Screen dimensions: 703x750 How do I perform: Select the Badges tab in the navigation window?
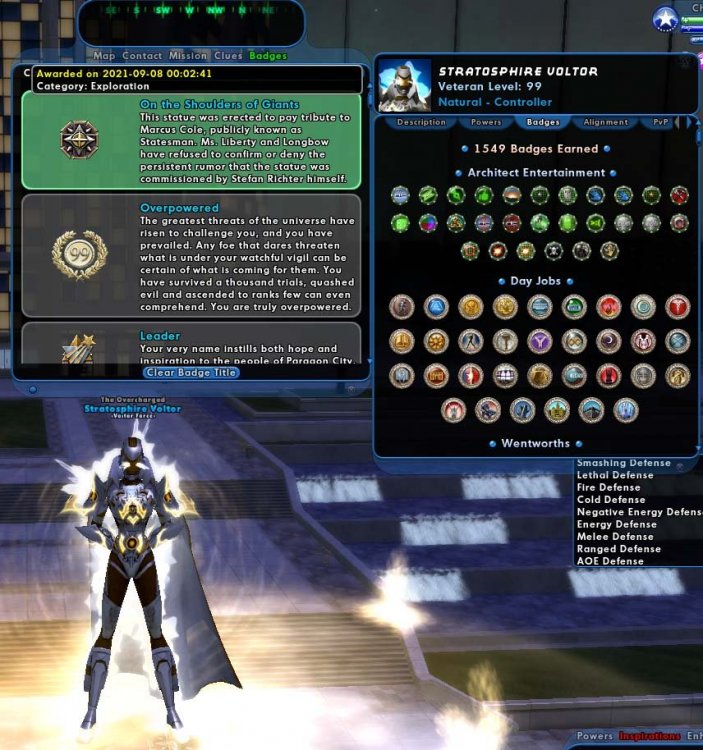pos(268,56)
